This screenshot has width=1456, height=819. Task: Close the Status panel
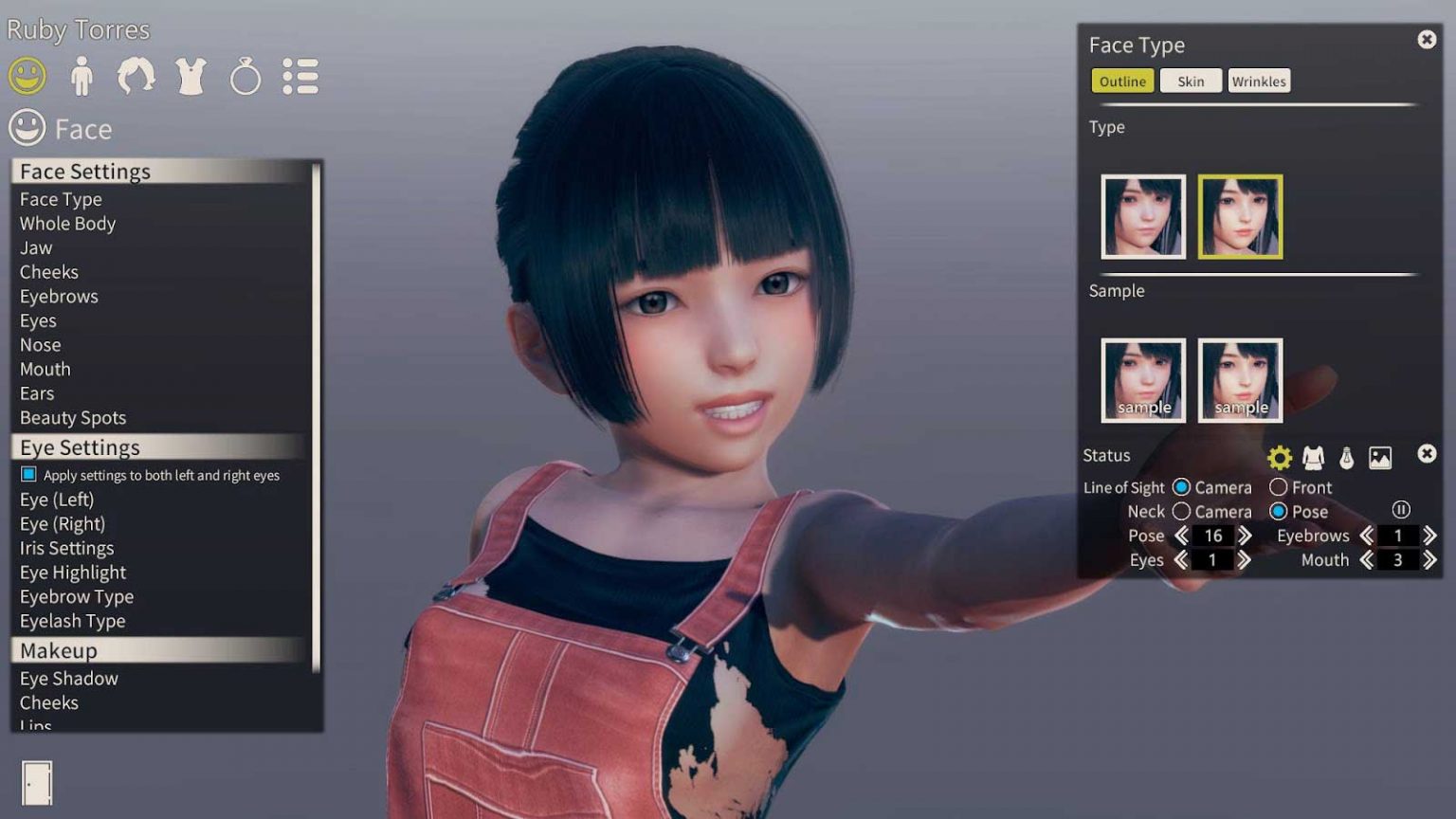click(x=1427, y=454)
